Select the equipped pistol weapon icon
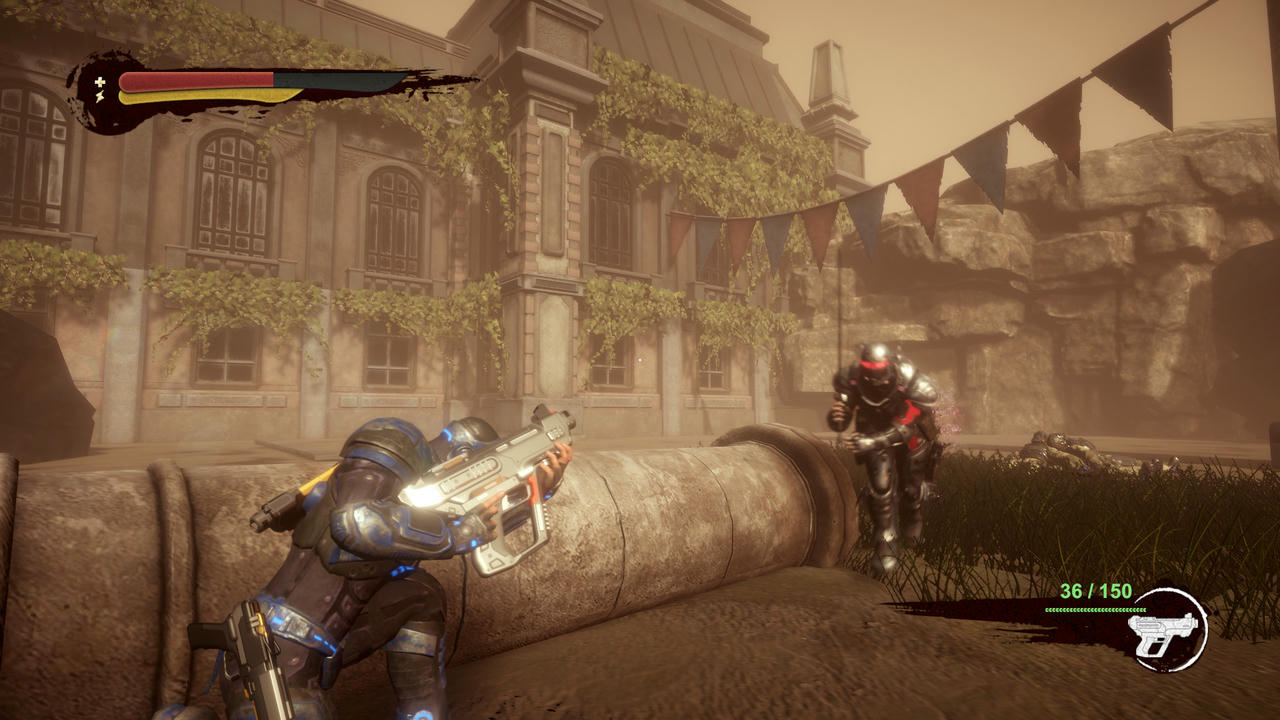Screen dimensions: 1280x720 coord(1166,628)
